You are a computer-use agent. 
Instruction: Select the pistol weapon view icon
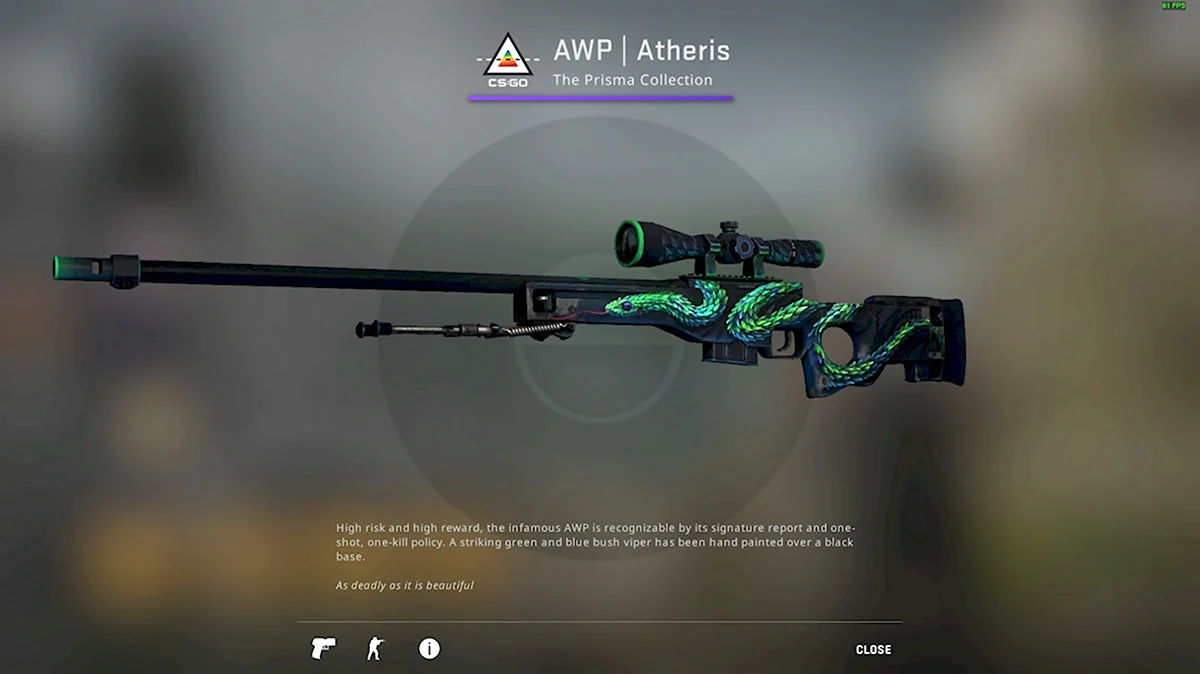pyautogui.click(x=323, y=648)
